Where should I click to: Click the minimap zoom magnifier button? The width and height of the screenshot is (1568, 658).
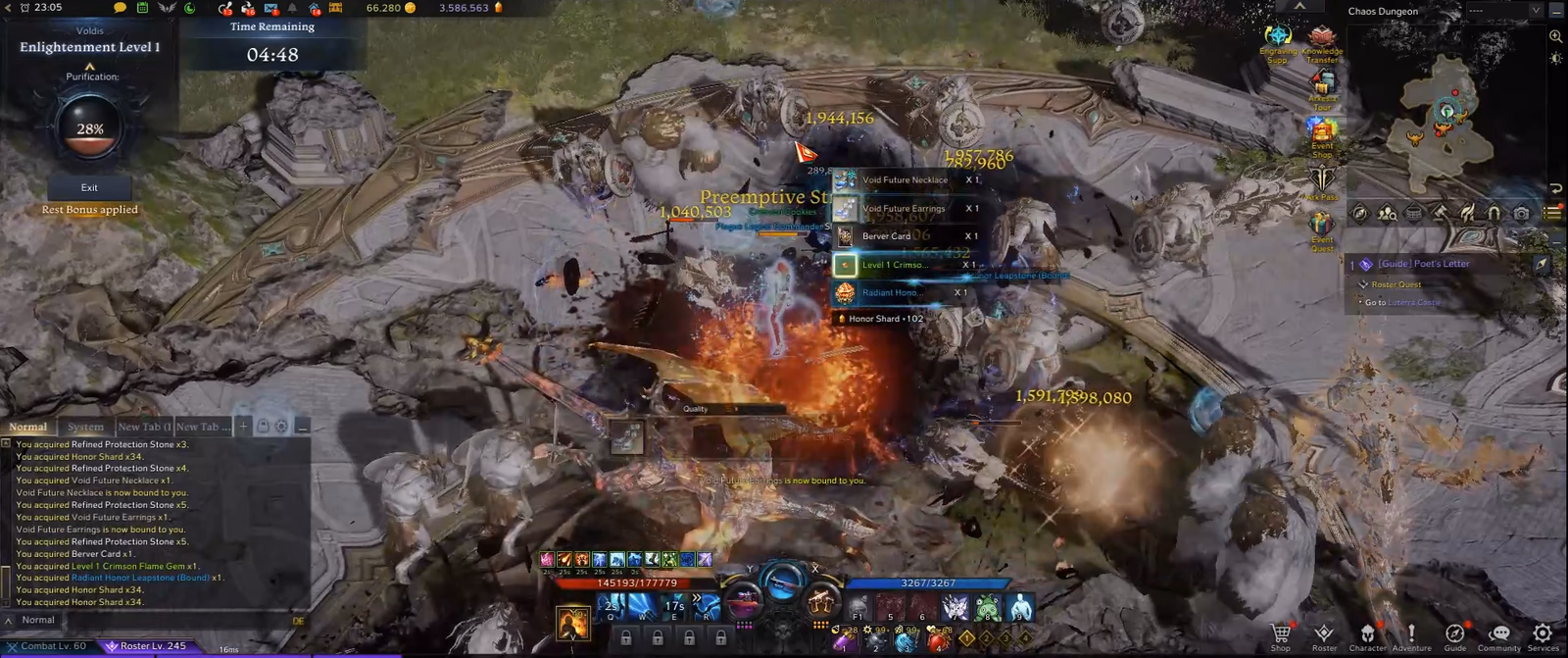(x=1555, y=36)
